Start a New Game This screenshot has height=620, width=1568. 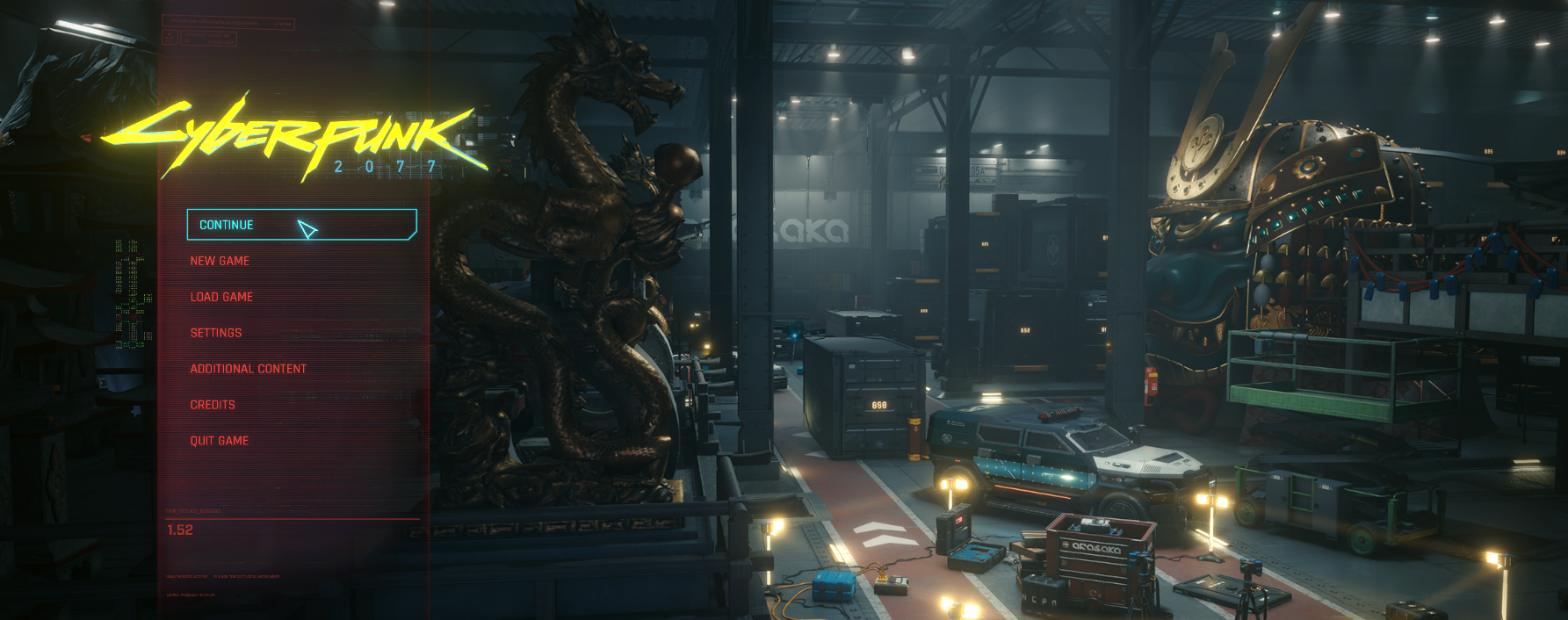220,261
